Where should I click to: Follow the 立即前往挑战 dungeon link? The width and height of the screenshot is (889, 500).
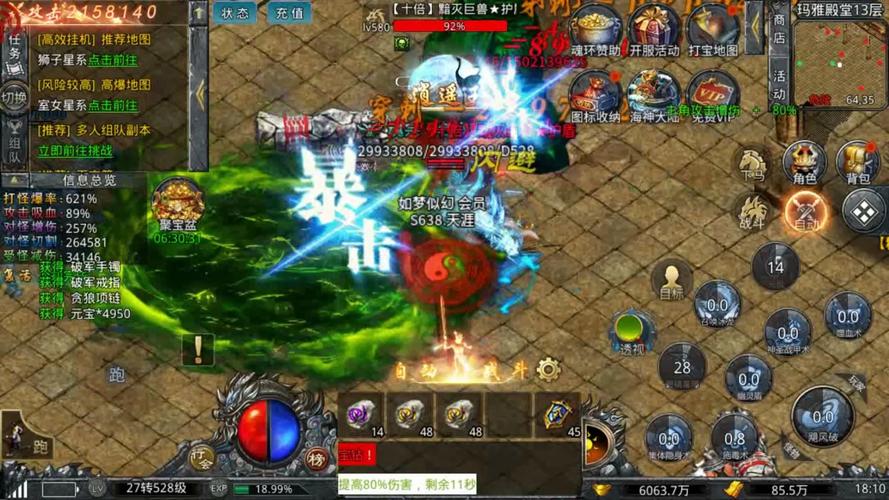click(x=75, y=151)
